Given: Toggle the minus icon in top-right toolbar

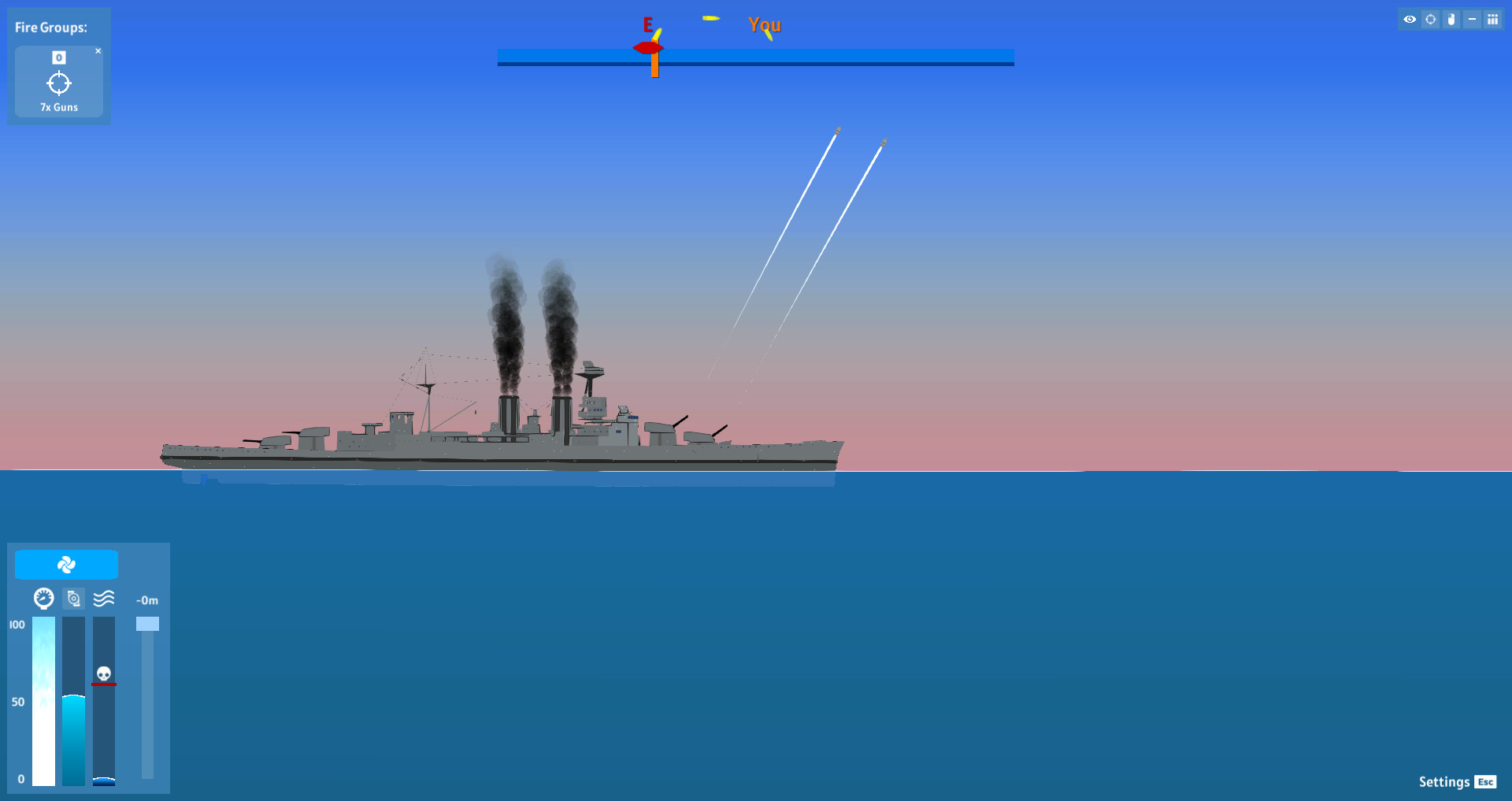Looking at the screenshot, I should pyautogui.click(x=1471, y=19).
